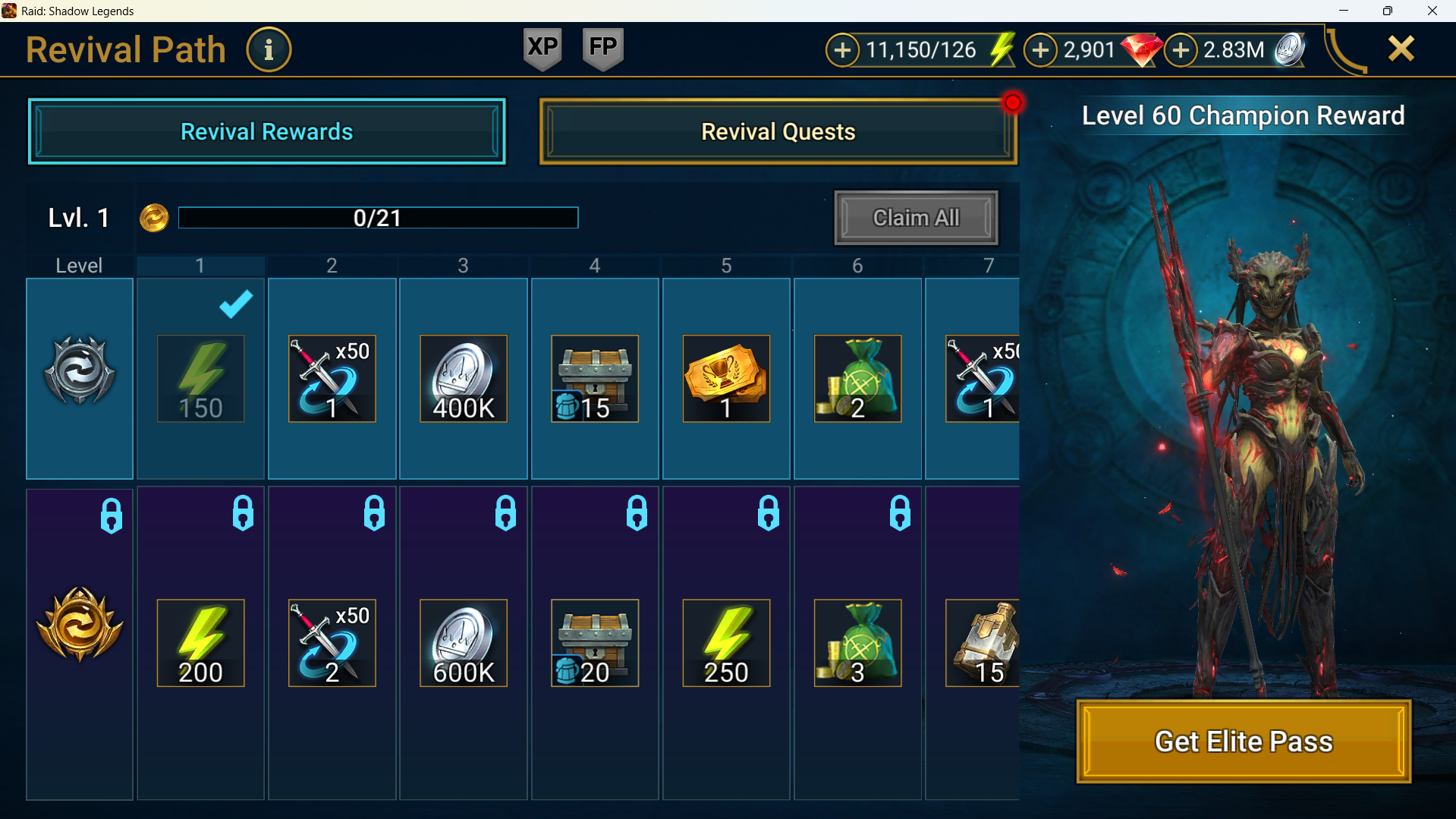Minimize the Raid: Shadow Legends window
Image resolution: width=1456 pixels, height=819 pixels.
pos(1344,11)
